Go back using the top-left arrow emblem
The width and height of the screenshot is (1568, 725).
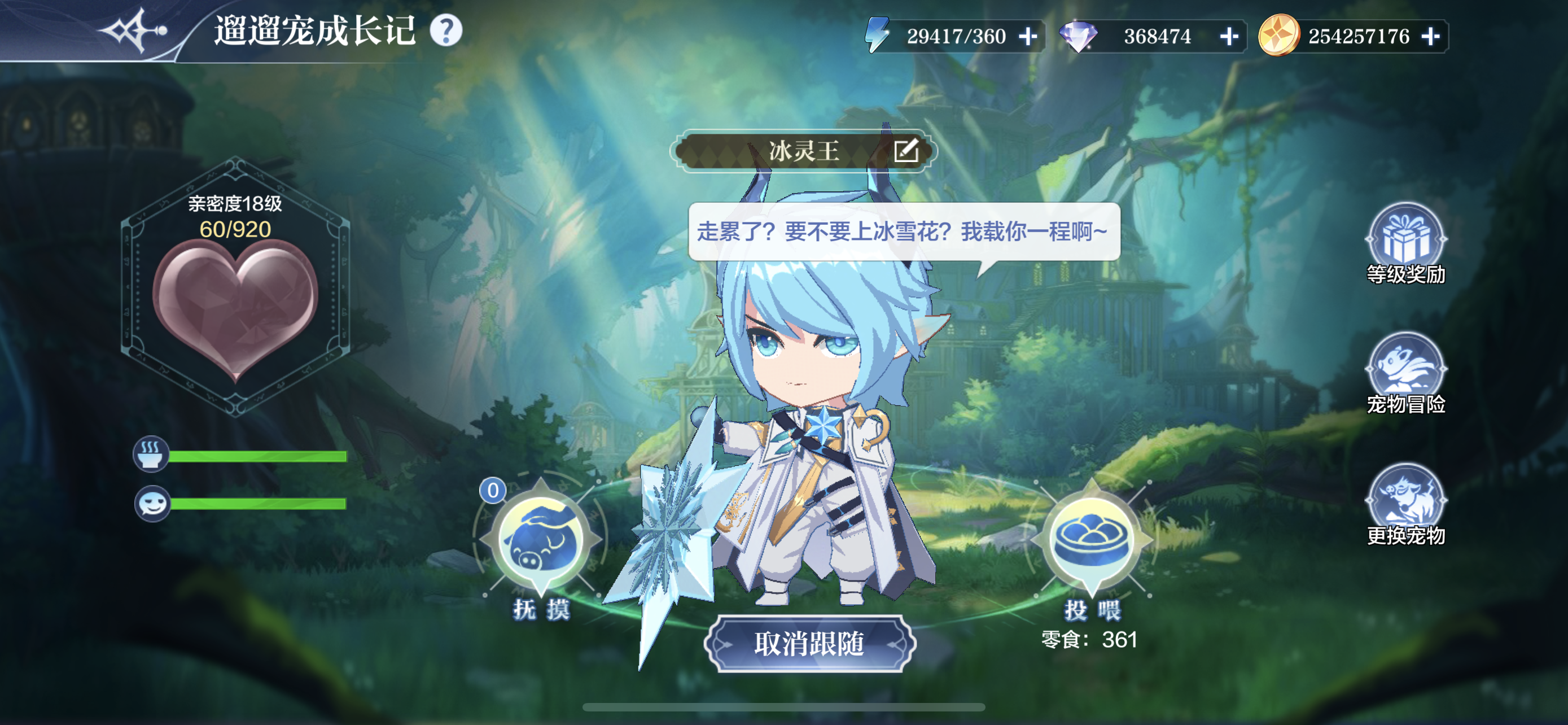point(133,30)
